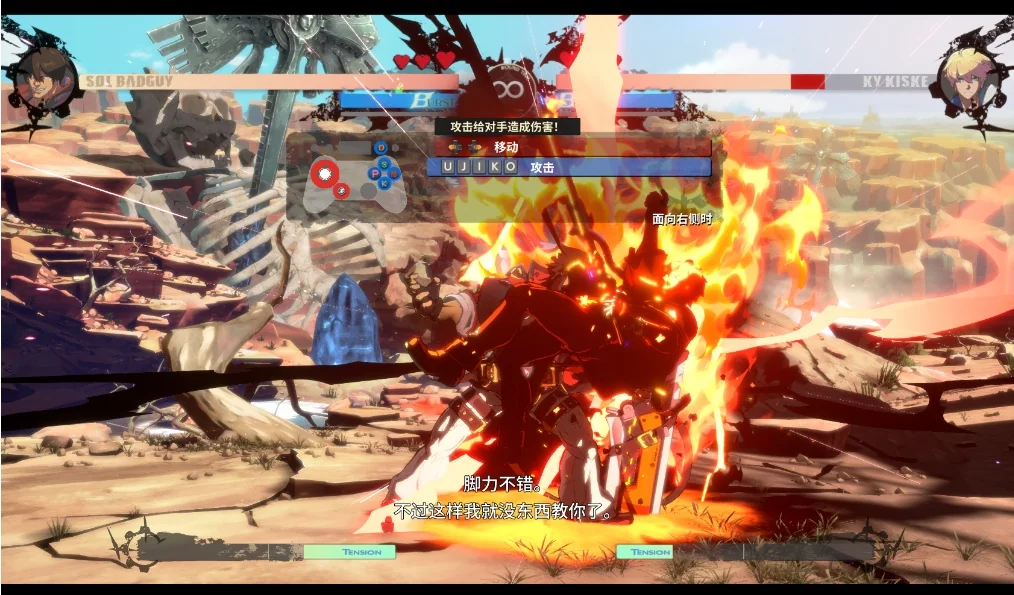Click the controller layout diagram
1014x595 pixels.
(x=349, y=178)
